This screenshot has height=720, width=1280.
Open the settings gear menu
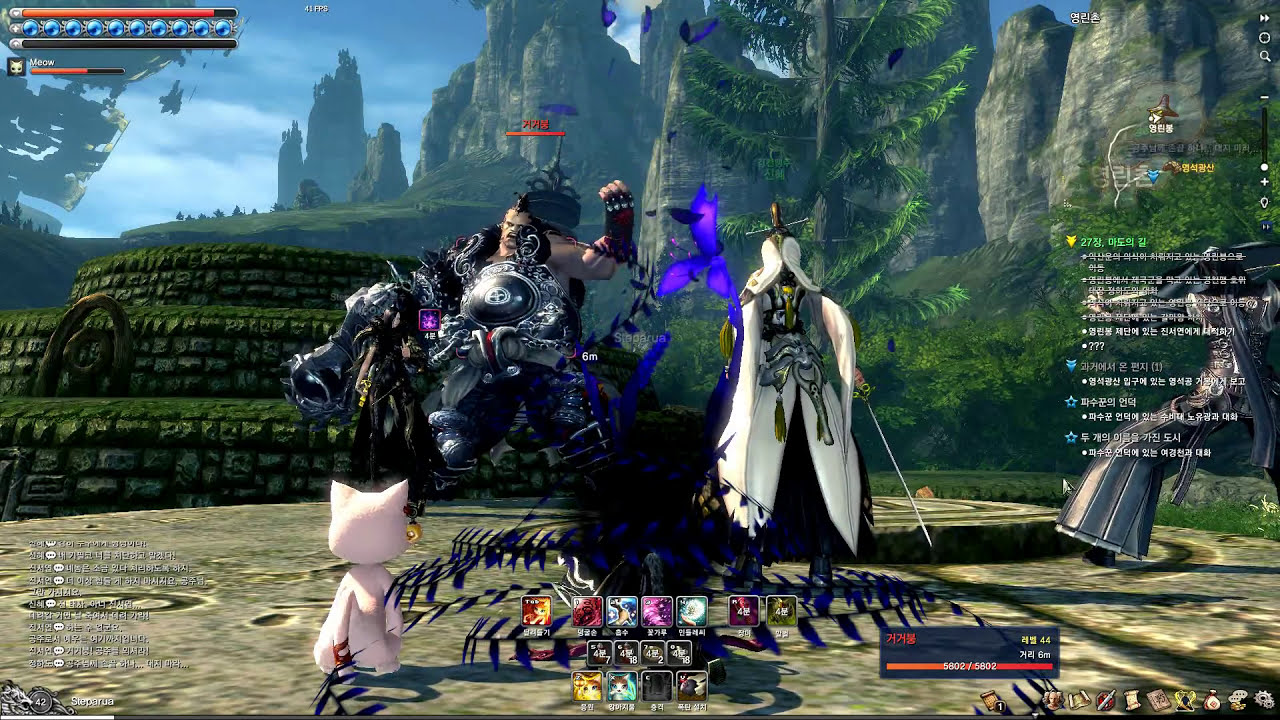coord(1265,701)
